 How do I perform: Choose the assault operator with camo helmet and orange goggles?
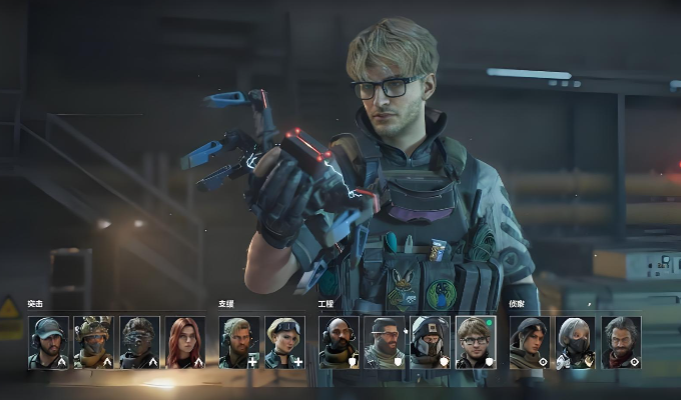click(93, 343)
